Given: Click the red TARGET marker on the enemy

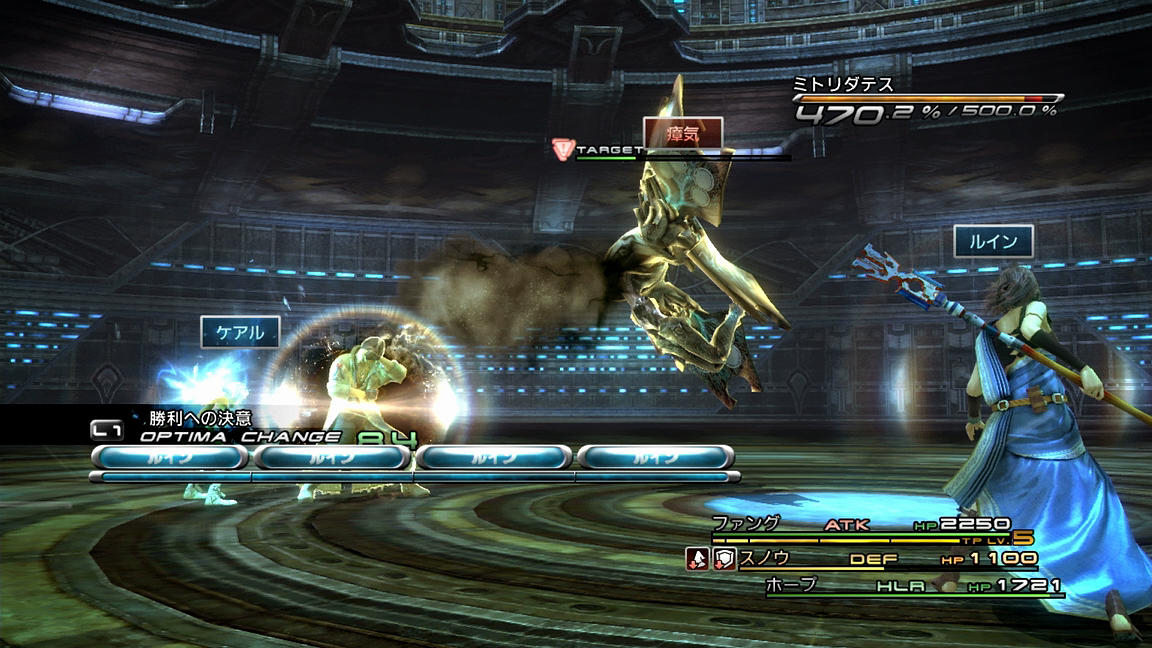Looking at the screenshot, I should click(x=563, y=150).
